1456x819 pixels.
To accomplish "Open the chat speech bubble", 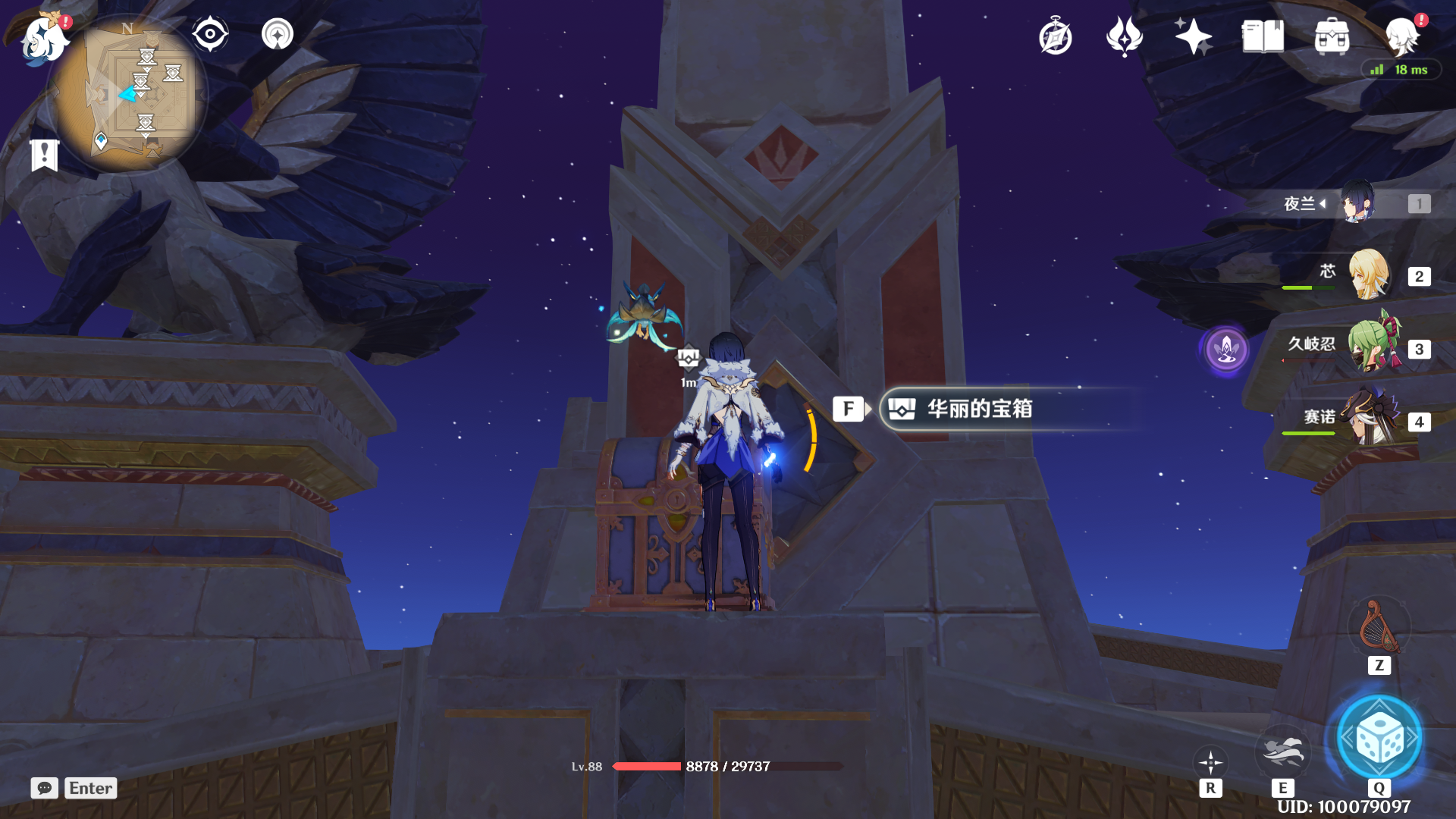I will tap(45, 788).
